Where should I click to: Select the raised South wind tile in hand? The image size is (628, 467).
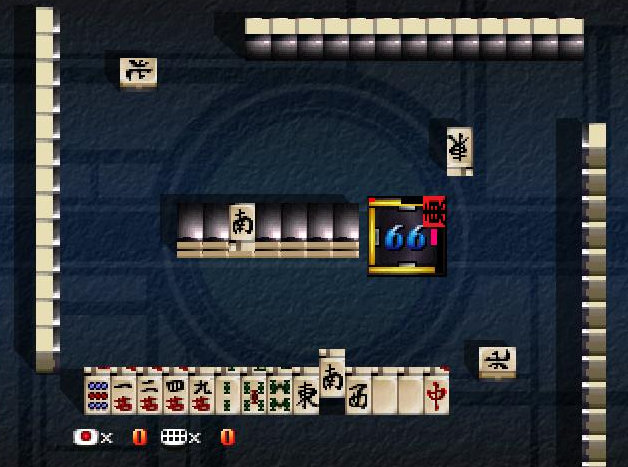click(332, 378)
